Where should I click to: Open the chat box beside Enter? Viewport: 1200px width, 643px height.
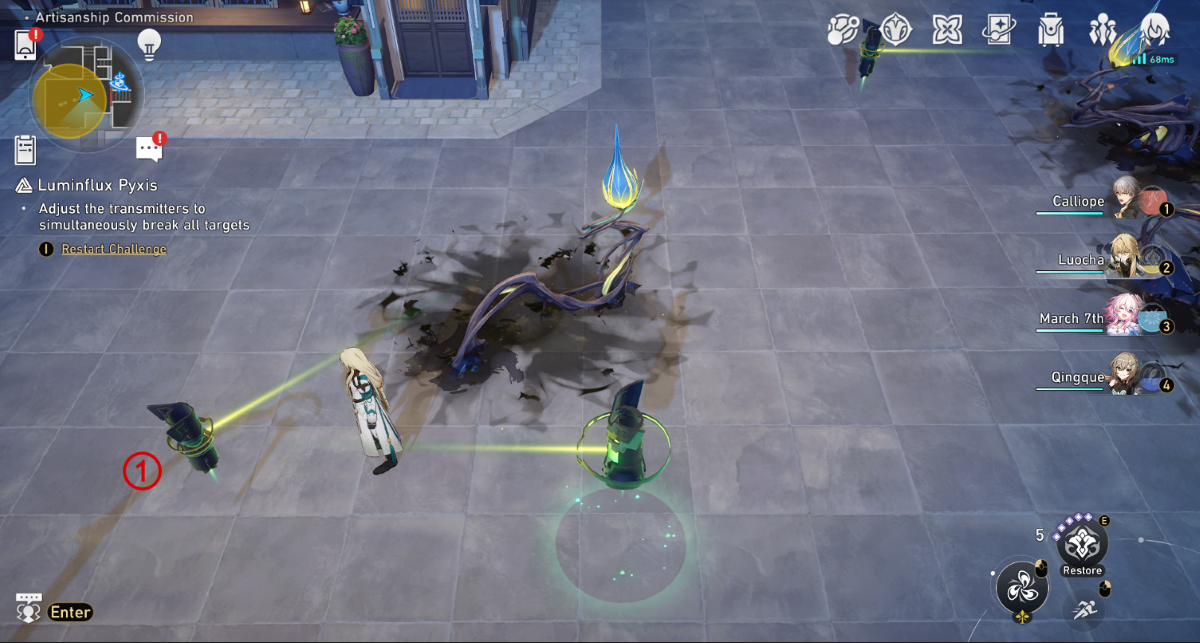click(29, 609)
